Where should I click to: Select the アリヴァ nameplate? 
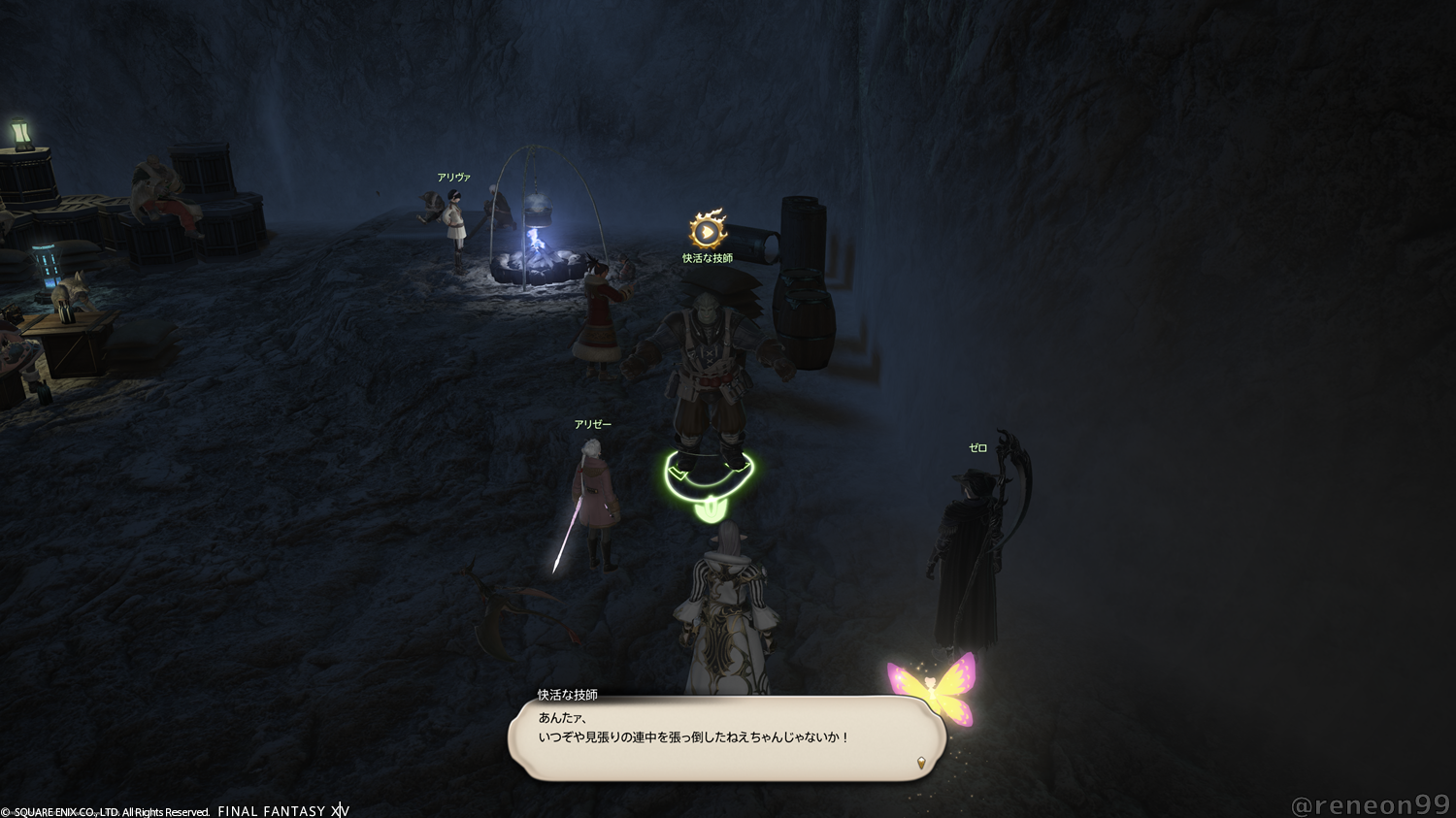(x=453, y=178)
